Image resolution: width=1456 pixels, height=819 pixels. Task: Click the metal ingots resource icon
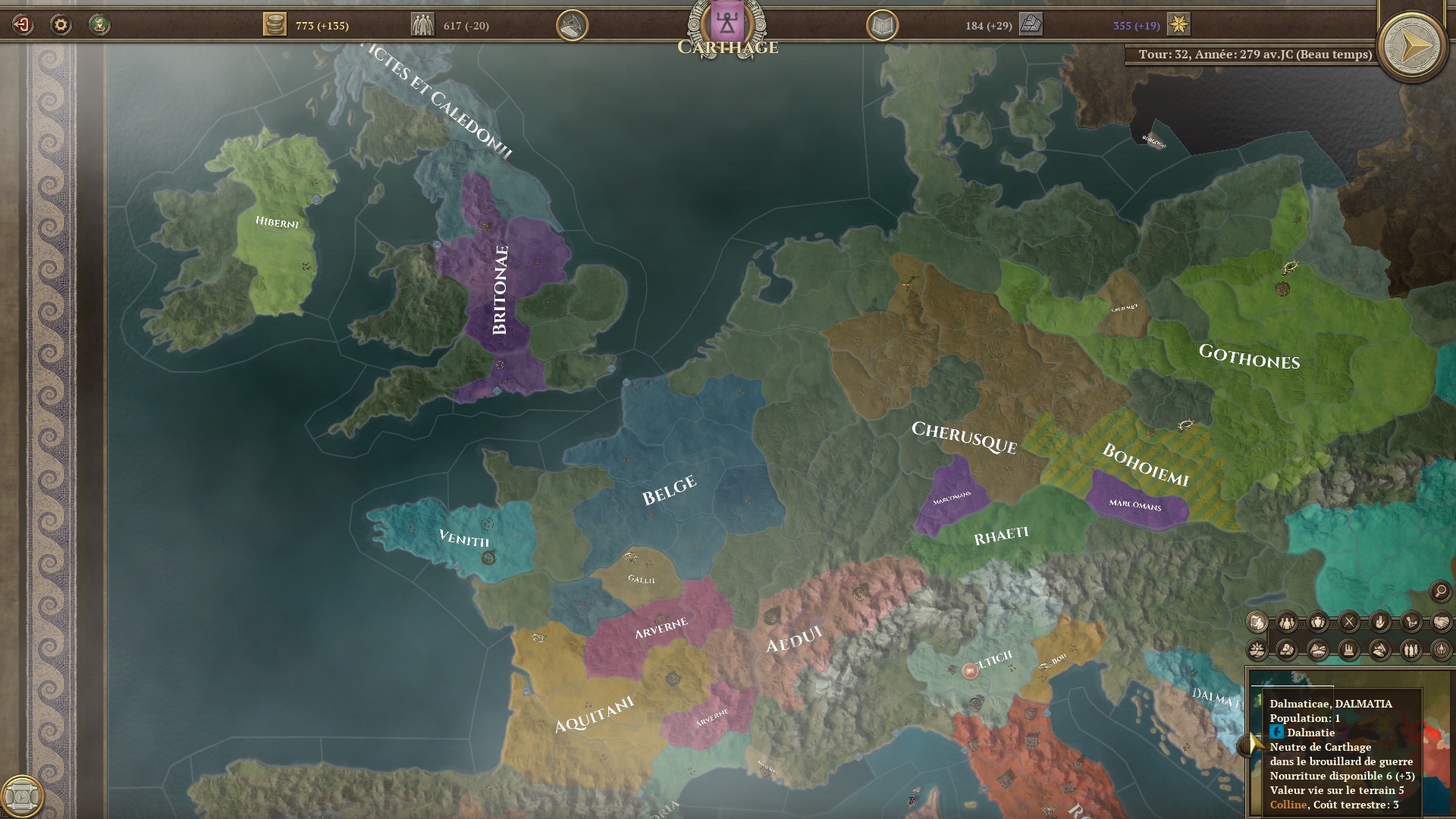pos(1031,25)
